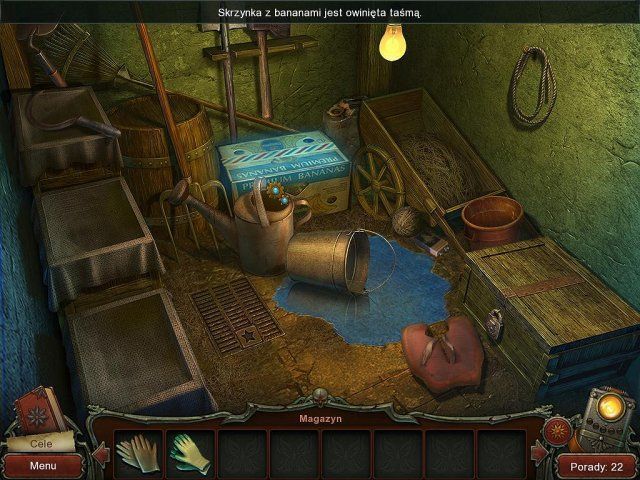This screenshot has height=480, width=640.
Task: Select the green rubber gloves in inventory
Action: [189, 452]
